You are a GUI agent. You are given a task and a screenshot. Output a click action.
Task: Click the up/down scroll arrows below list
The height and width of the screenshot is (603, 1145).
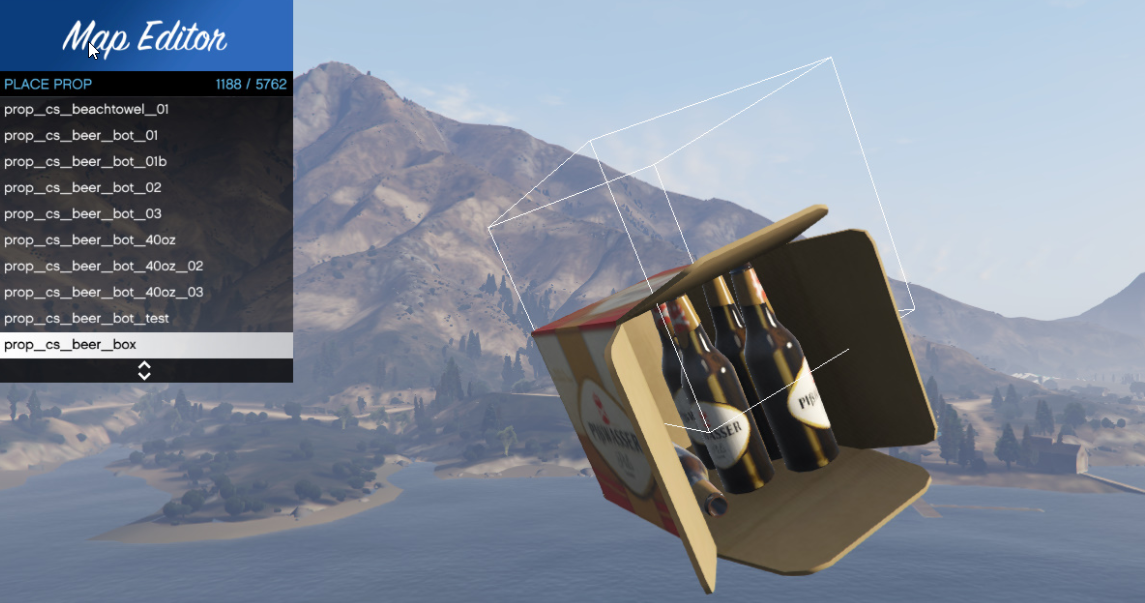tap(144, 371)
